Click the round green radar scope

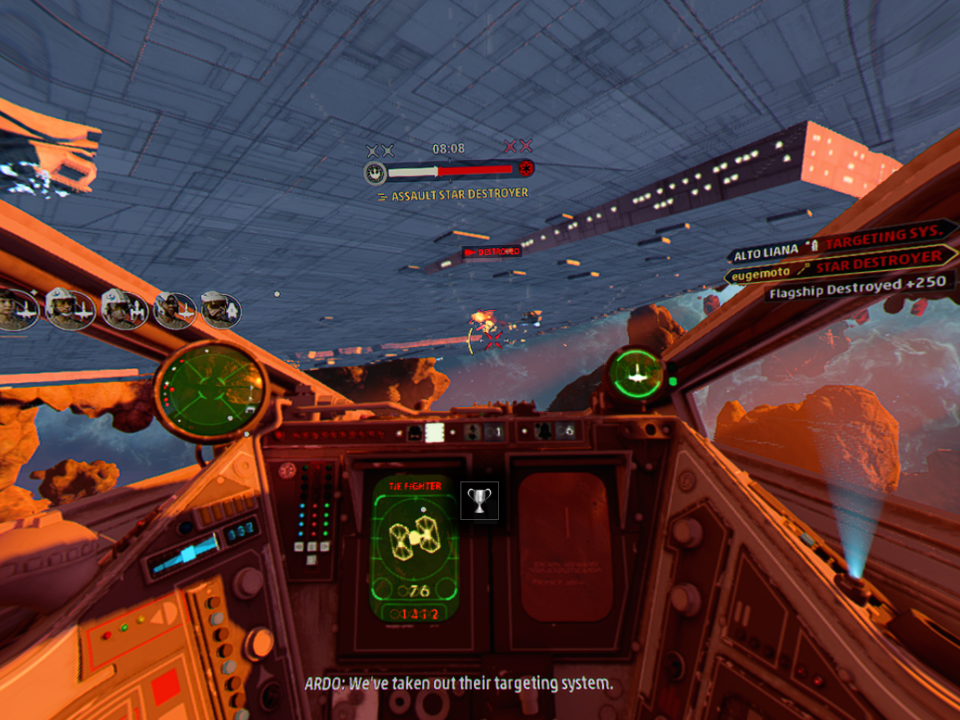[x=211, y=390]
